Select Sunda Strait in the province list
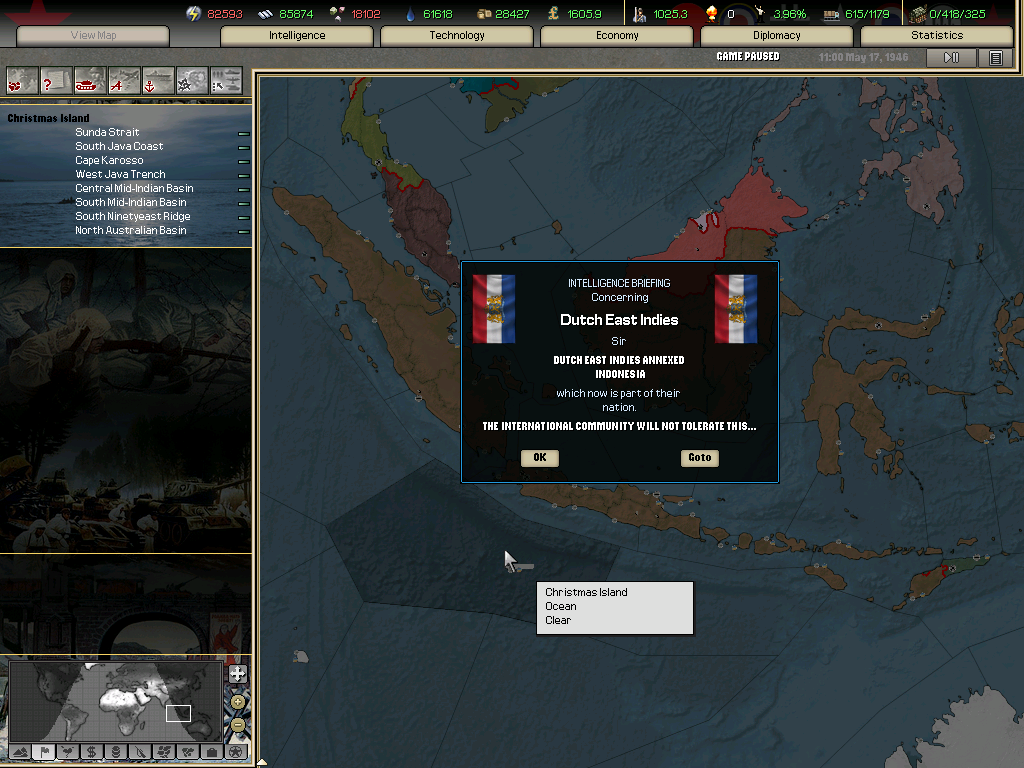 tap(107, 132)
